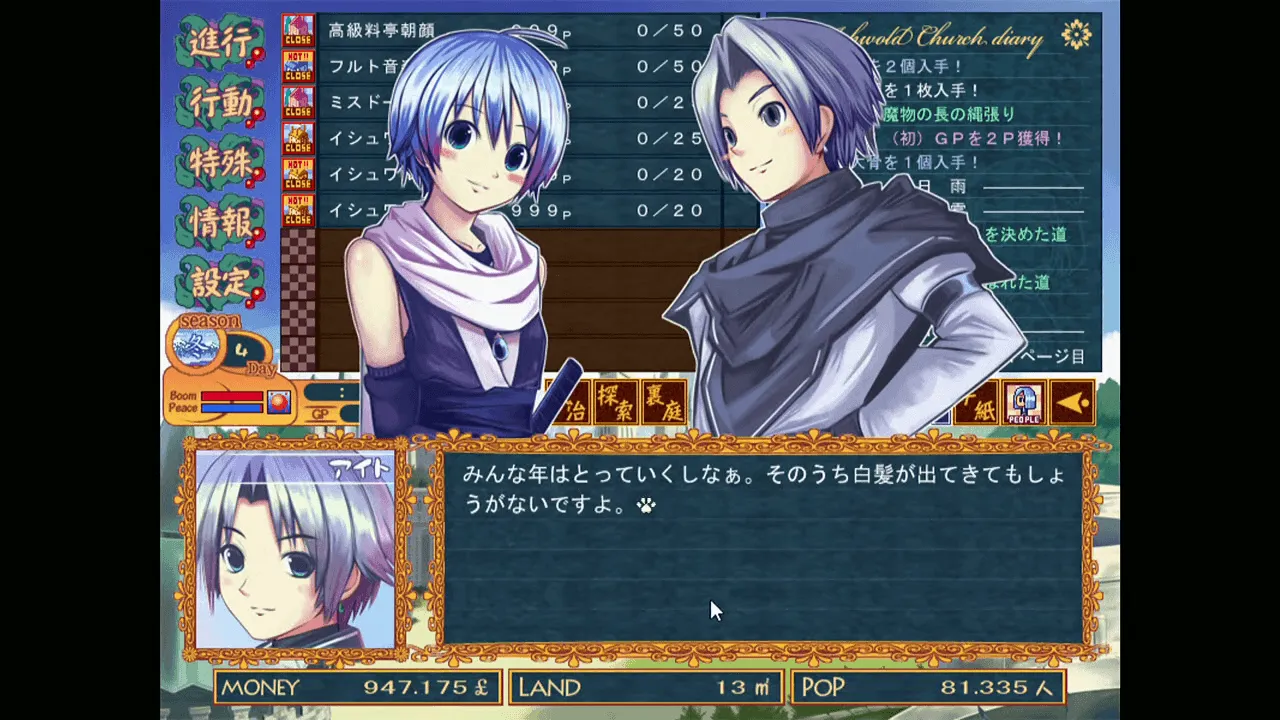Click the flower icon on the church diary
This screenshot has width=1280, height=720.
[1076, 35]
